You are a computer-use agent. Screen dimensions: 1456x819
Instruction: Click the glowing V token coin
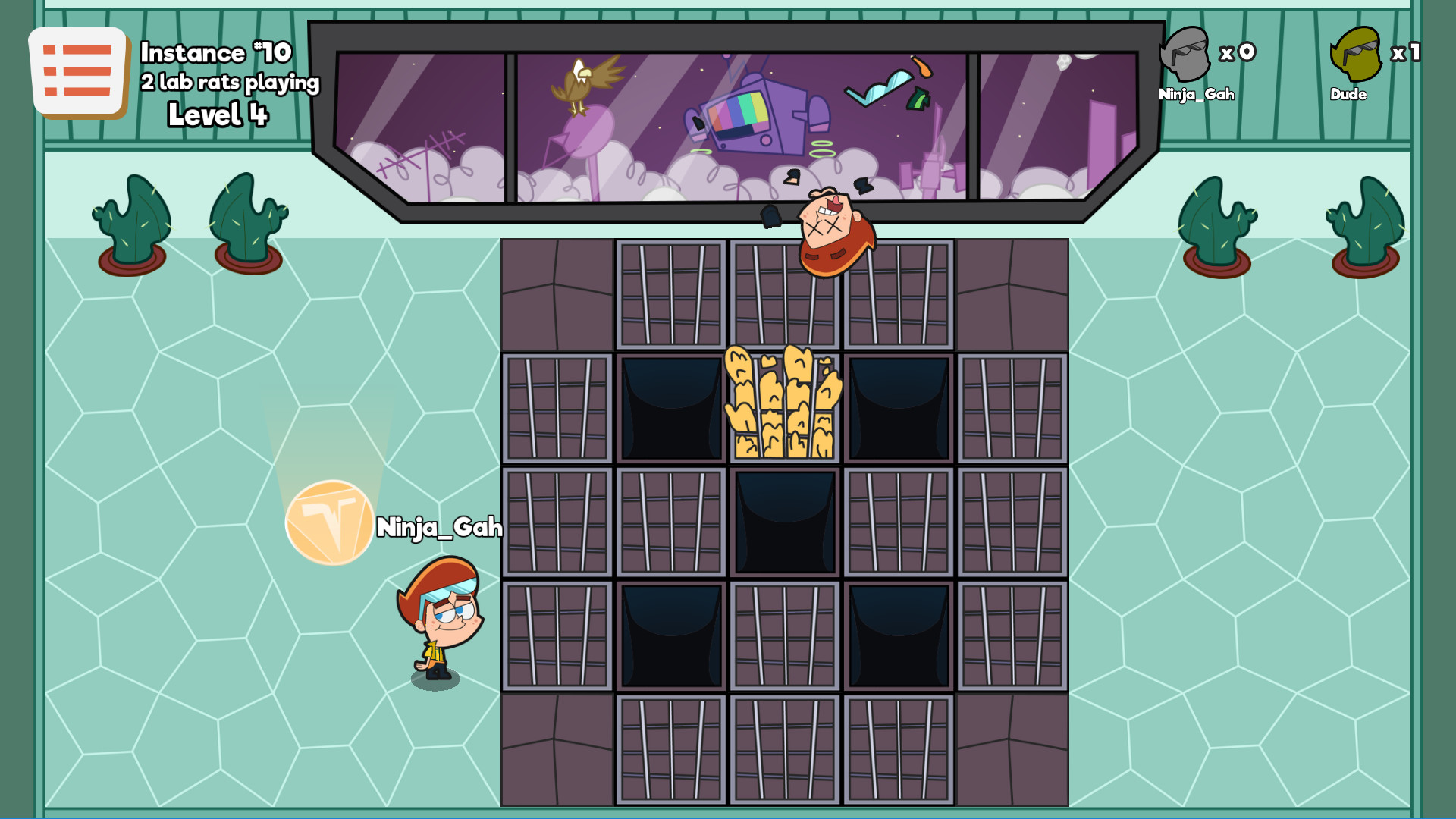coord(329,523)
